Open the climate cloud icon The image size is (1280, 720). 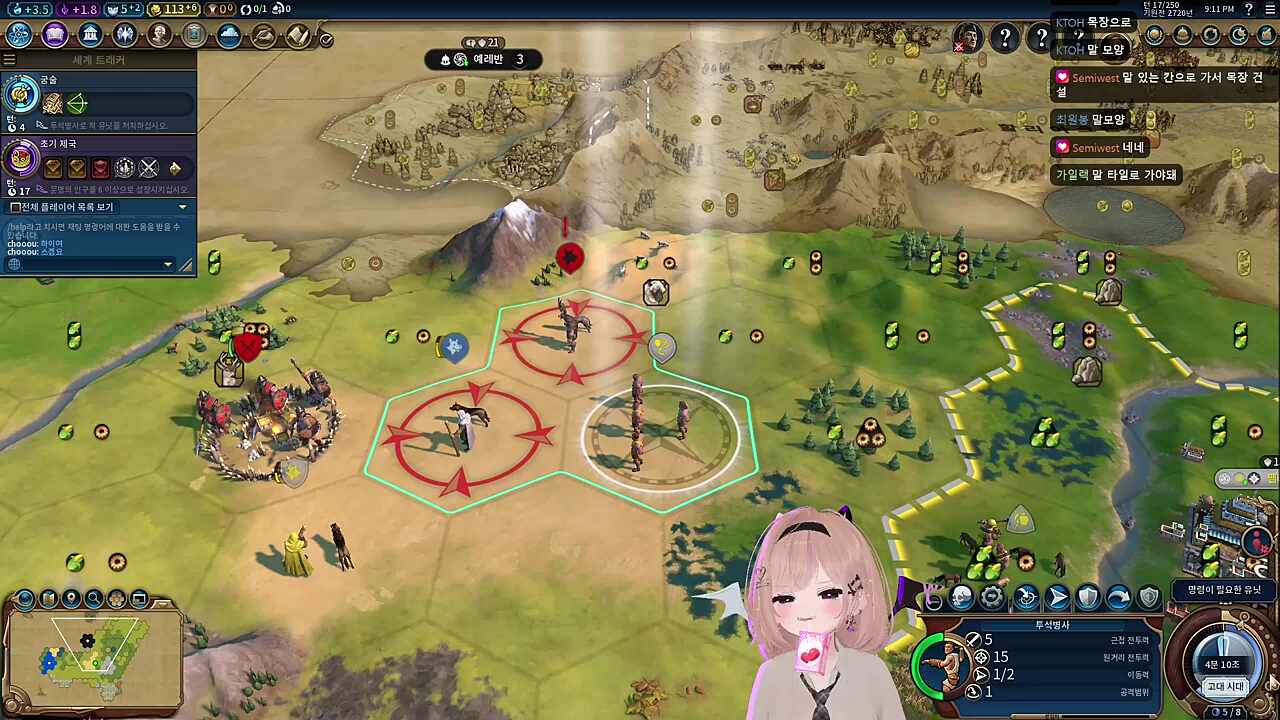pyautogui.click(x=229, y=35)
